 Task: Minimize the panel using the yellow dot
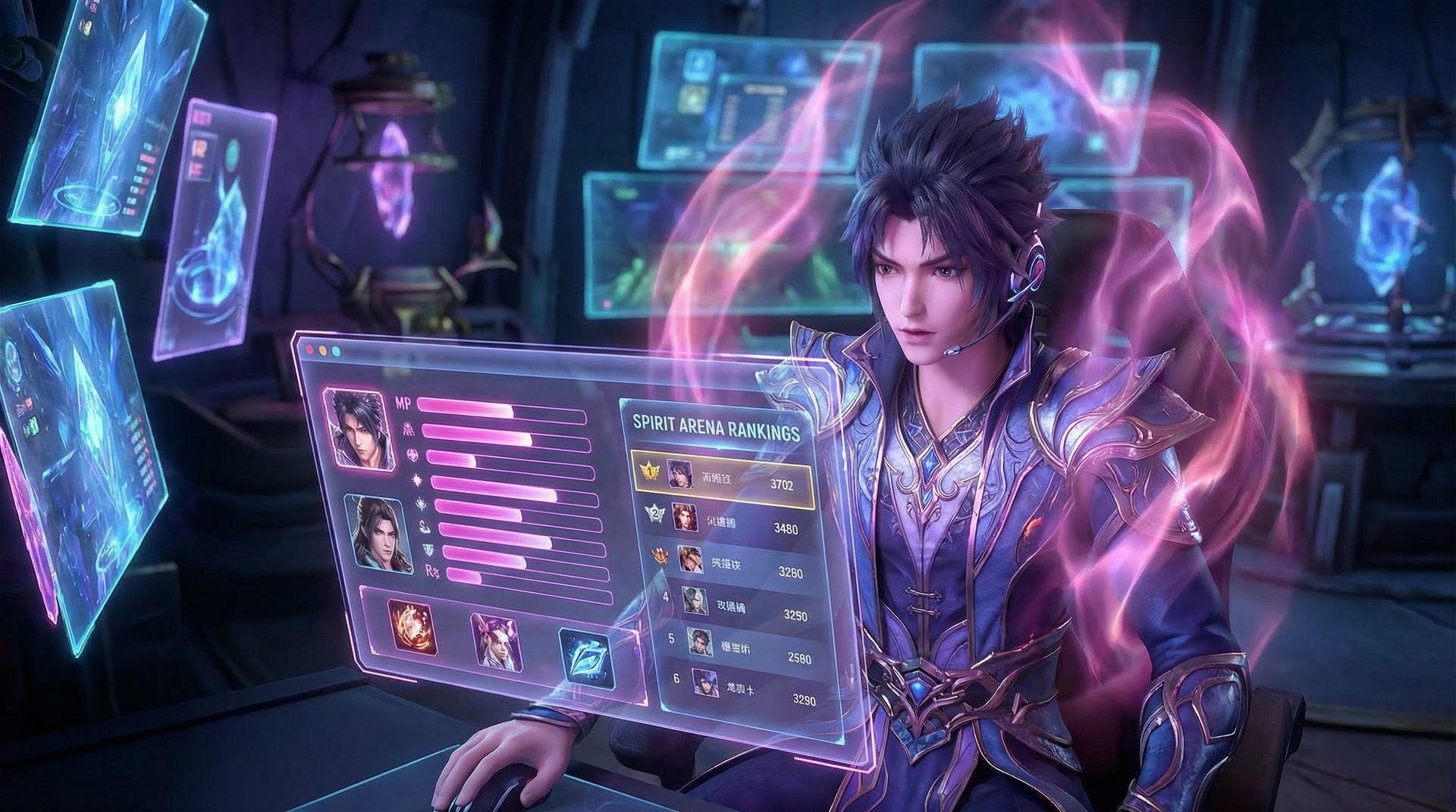(x=323, y=352)
